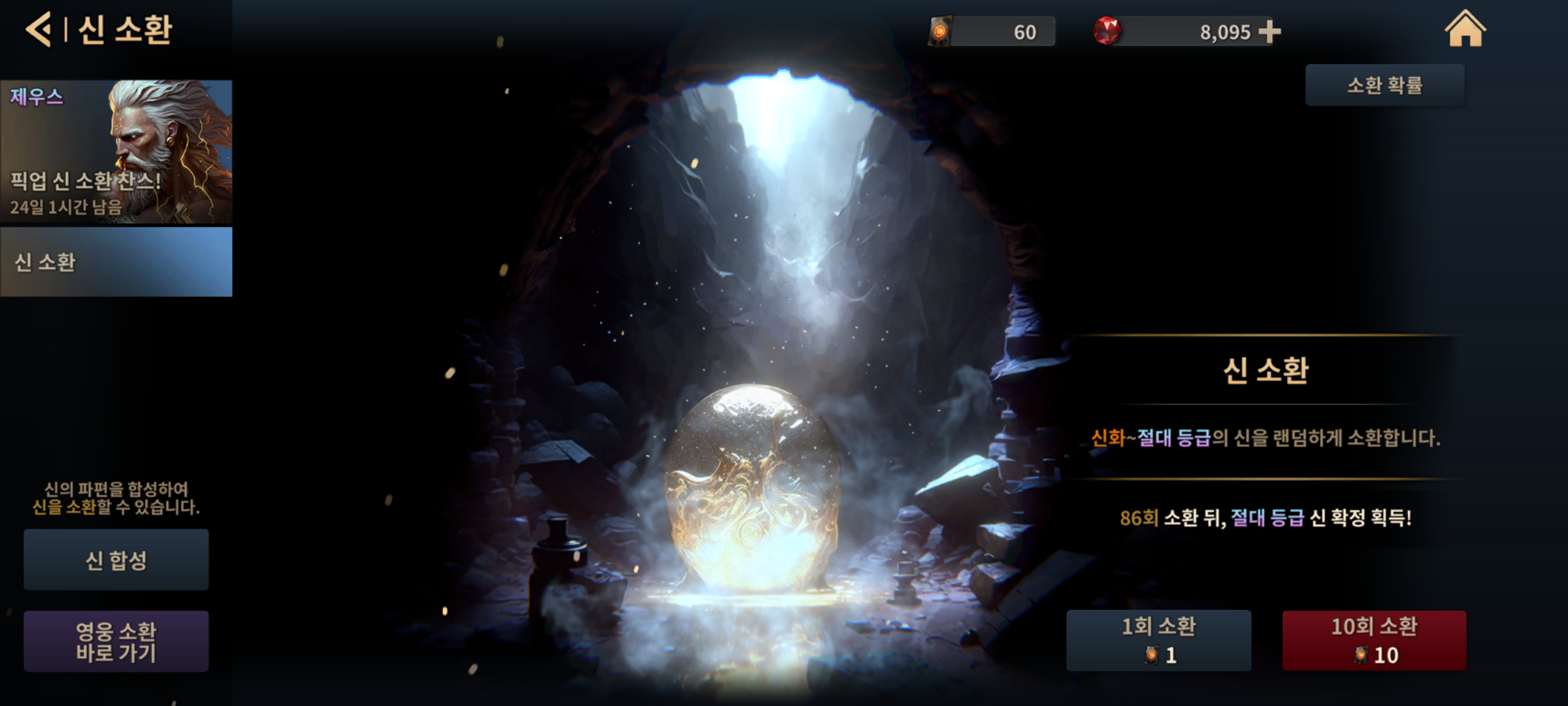Open the 제우스 pickup summon banner
1568x706 pixels.
116,152
